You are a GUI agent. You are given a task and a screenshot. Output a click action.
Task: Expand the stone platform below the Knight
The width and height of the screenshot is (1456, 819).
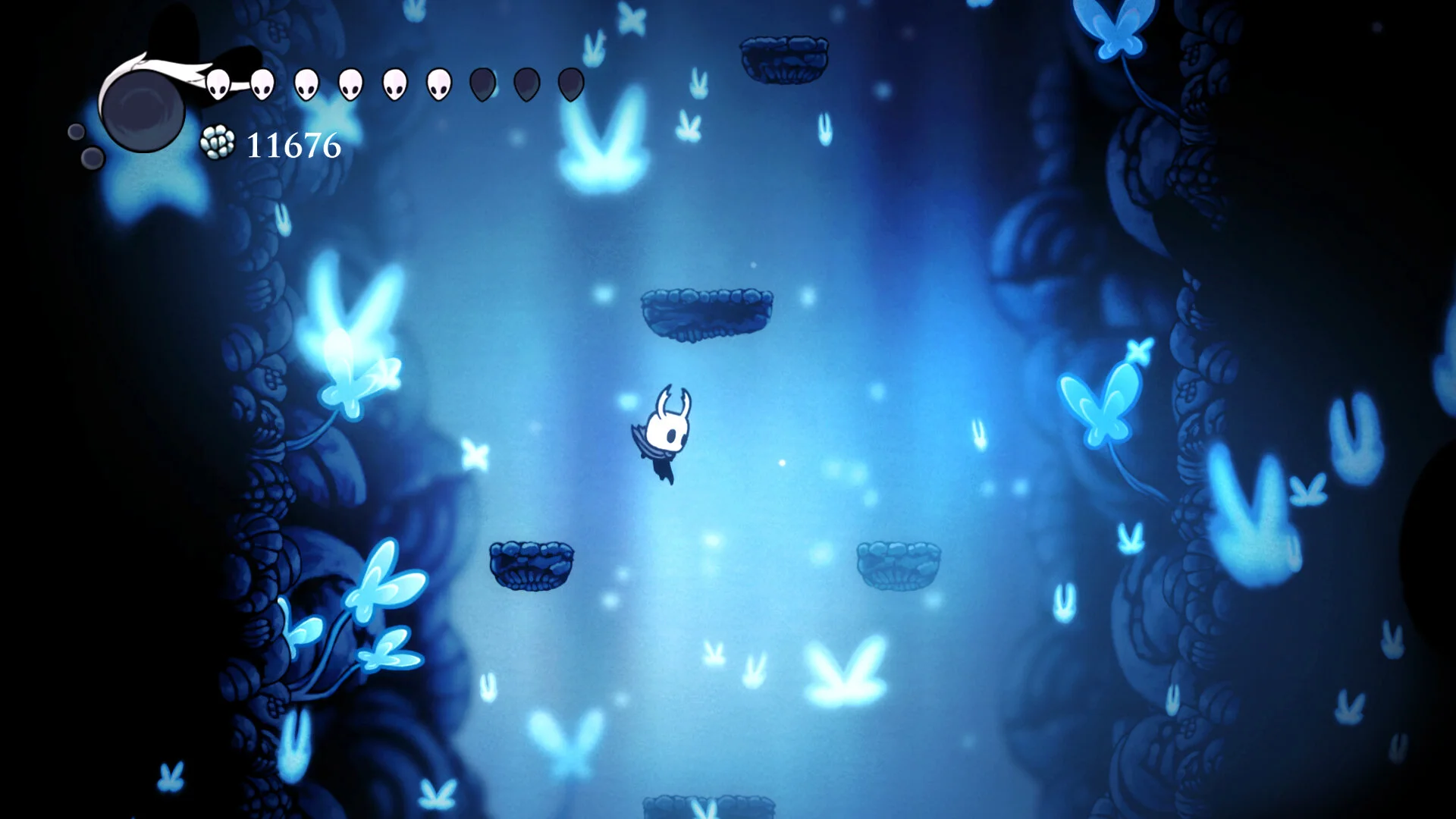[533, 565]
